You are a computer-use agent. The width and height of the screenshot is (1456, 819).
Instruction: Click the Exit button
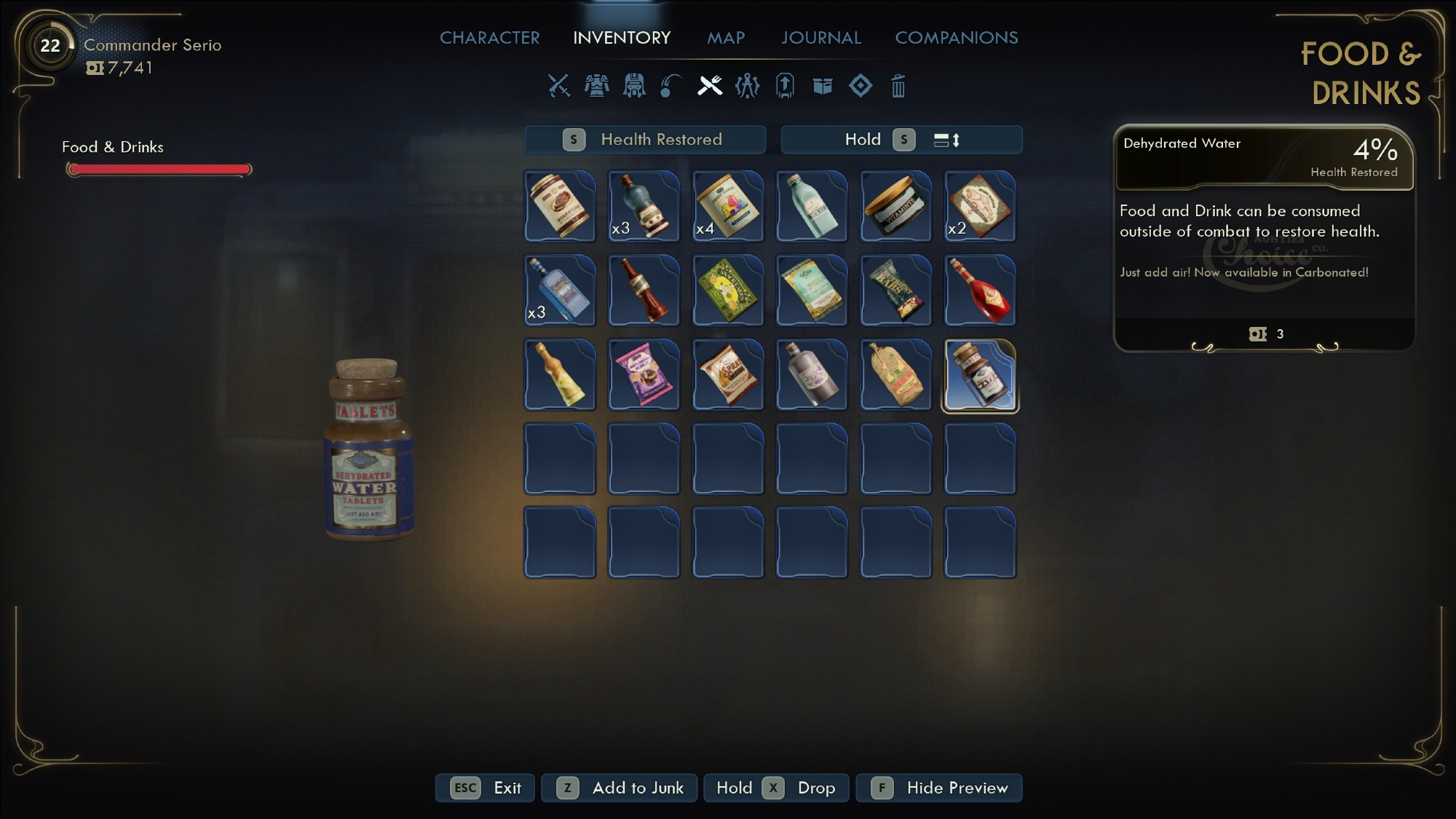point(486,788)
